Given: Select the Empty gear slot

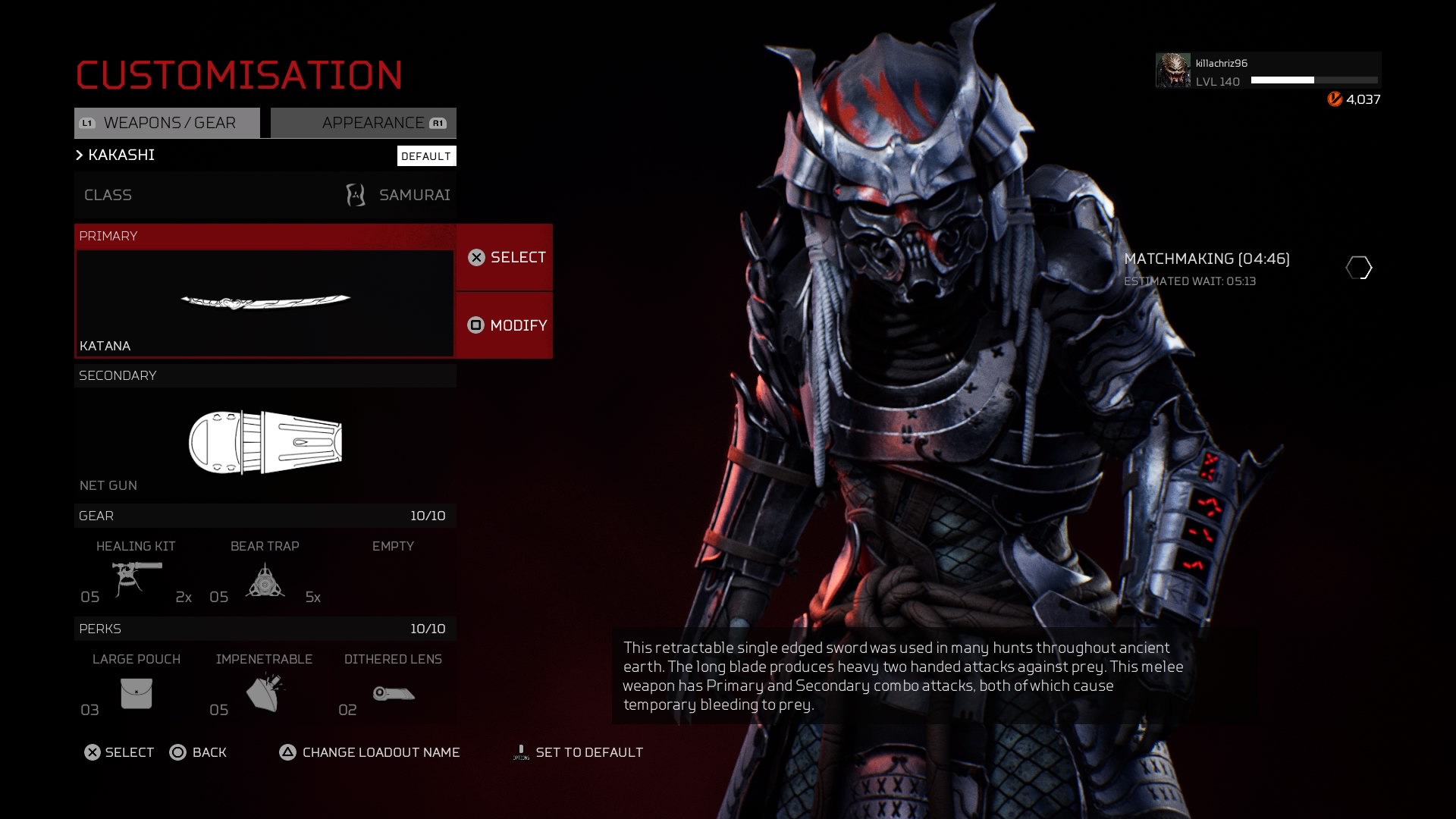Looking at the screenshot, I should 393,573.
